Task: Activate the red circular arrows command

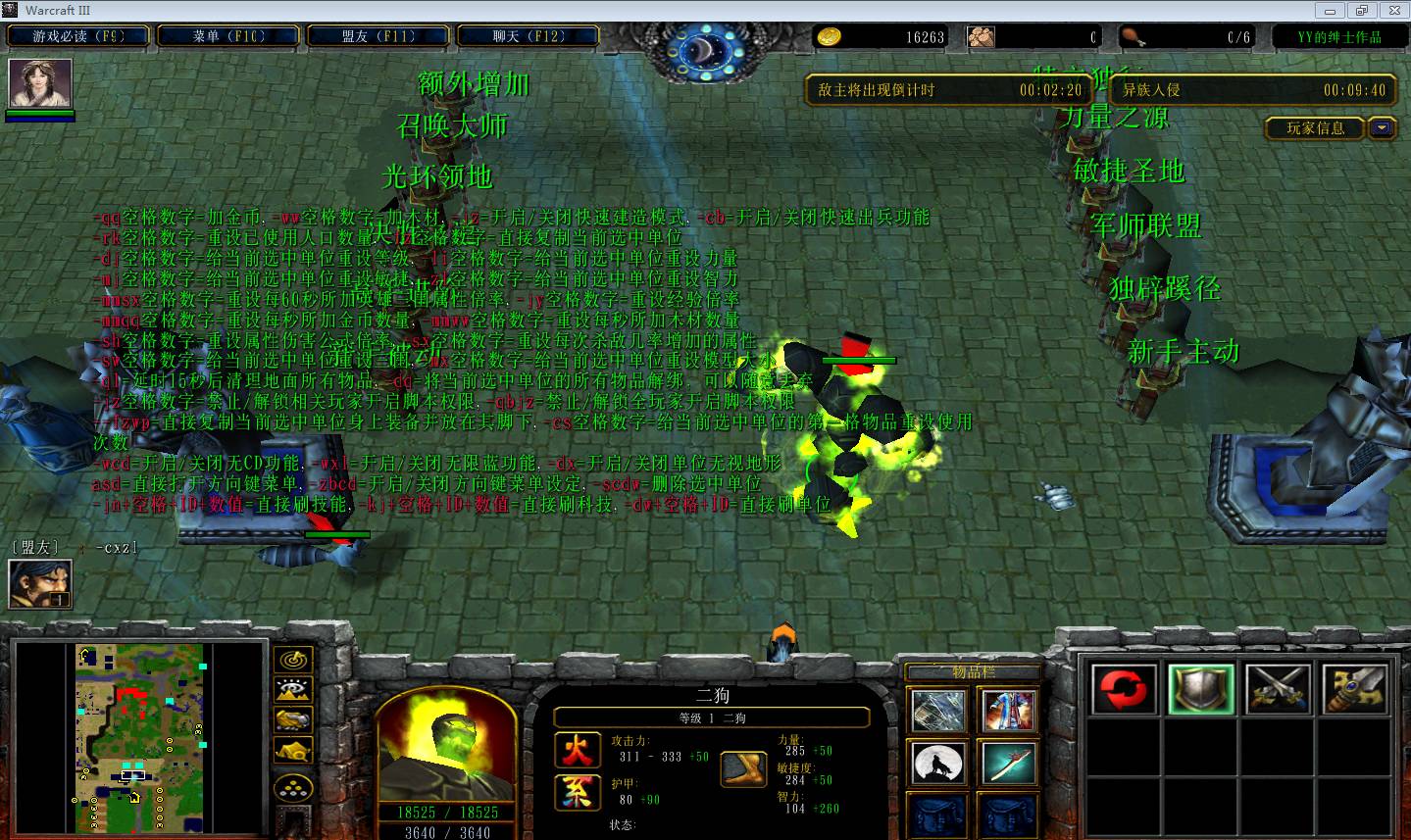Action: pyautogui.click(x=1124, y=689)
